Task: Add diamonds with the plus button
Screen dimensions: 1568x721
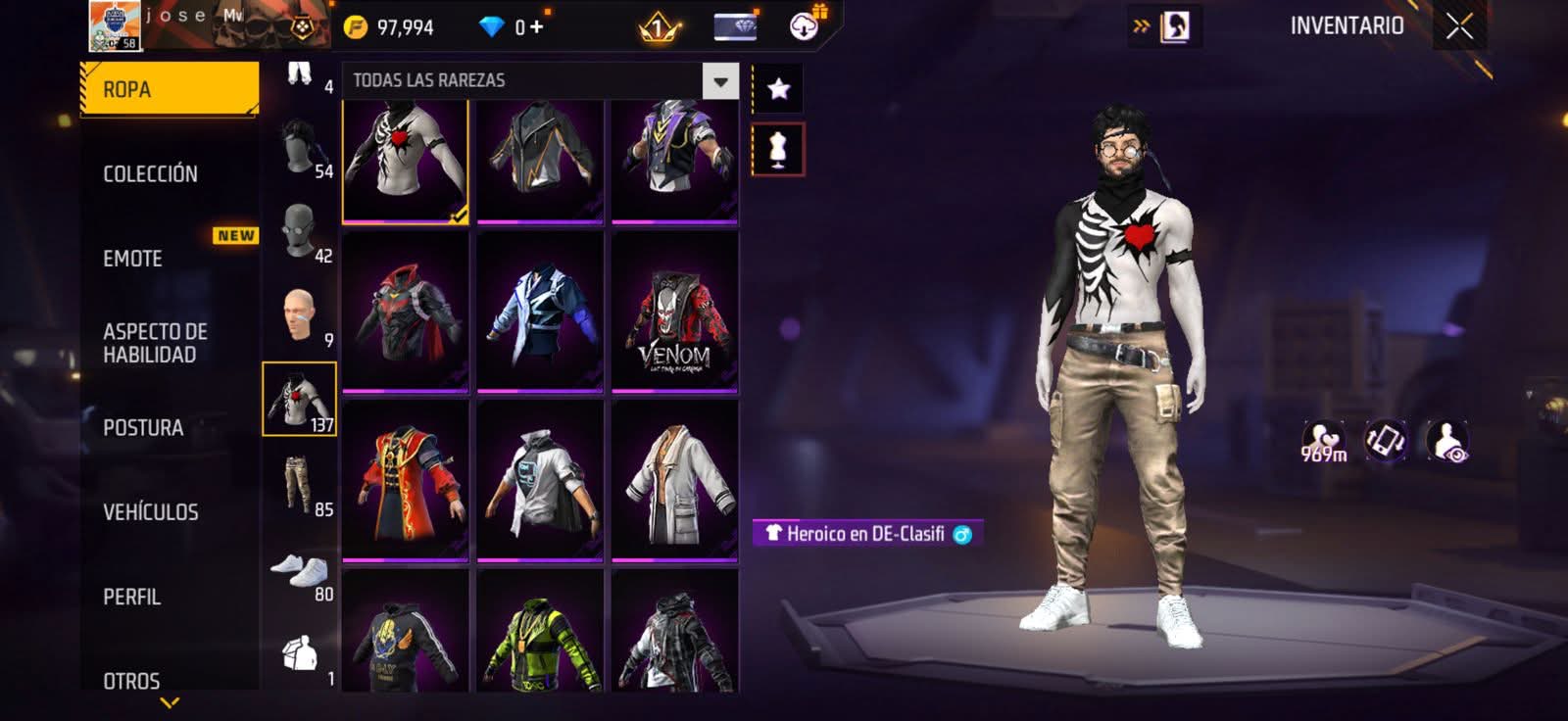Action: tap(536, 26)
